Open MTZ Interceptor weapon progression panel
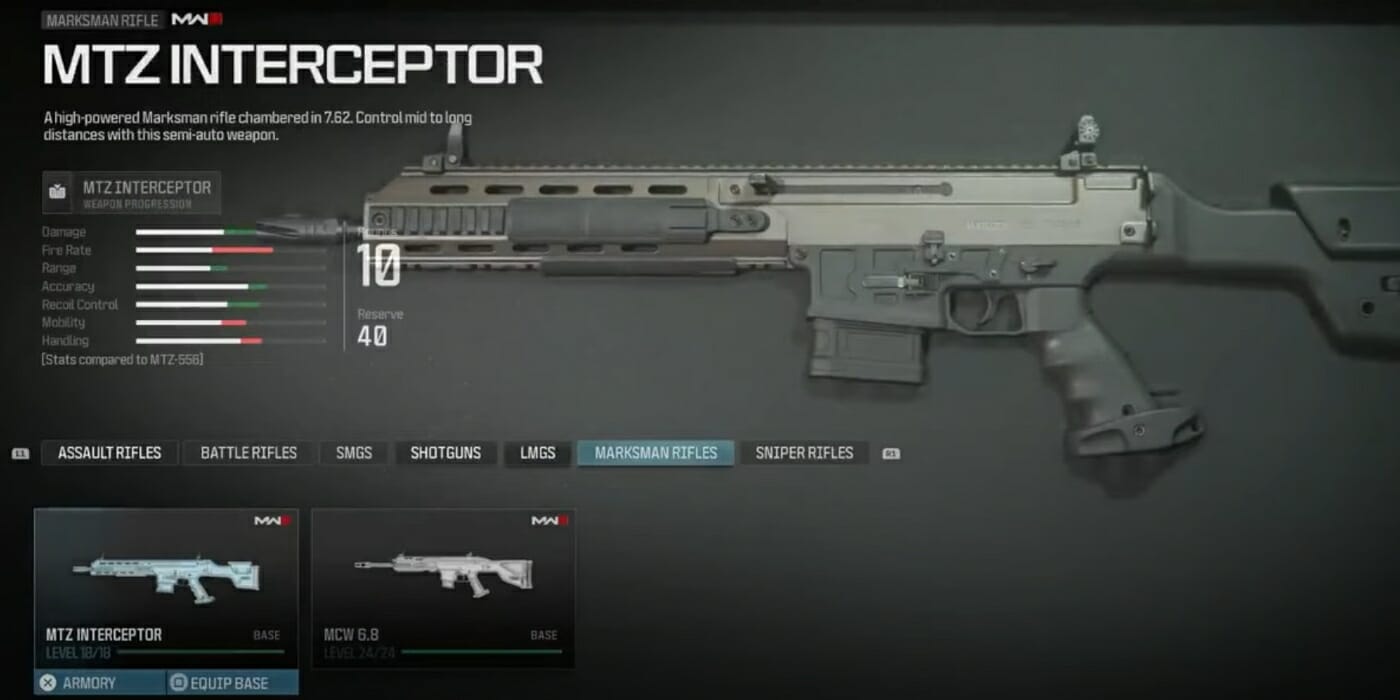The image size is (1400, 700). click(132, 193)
